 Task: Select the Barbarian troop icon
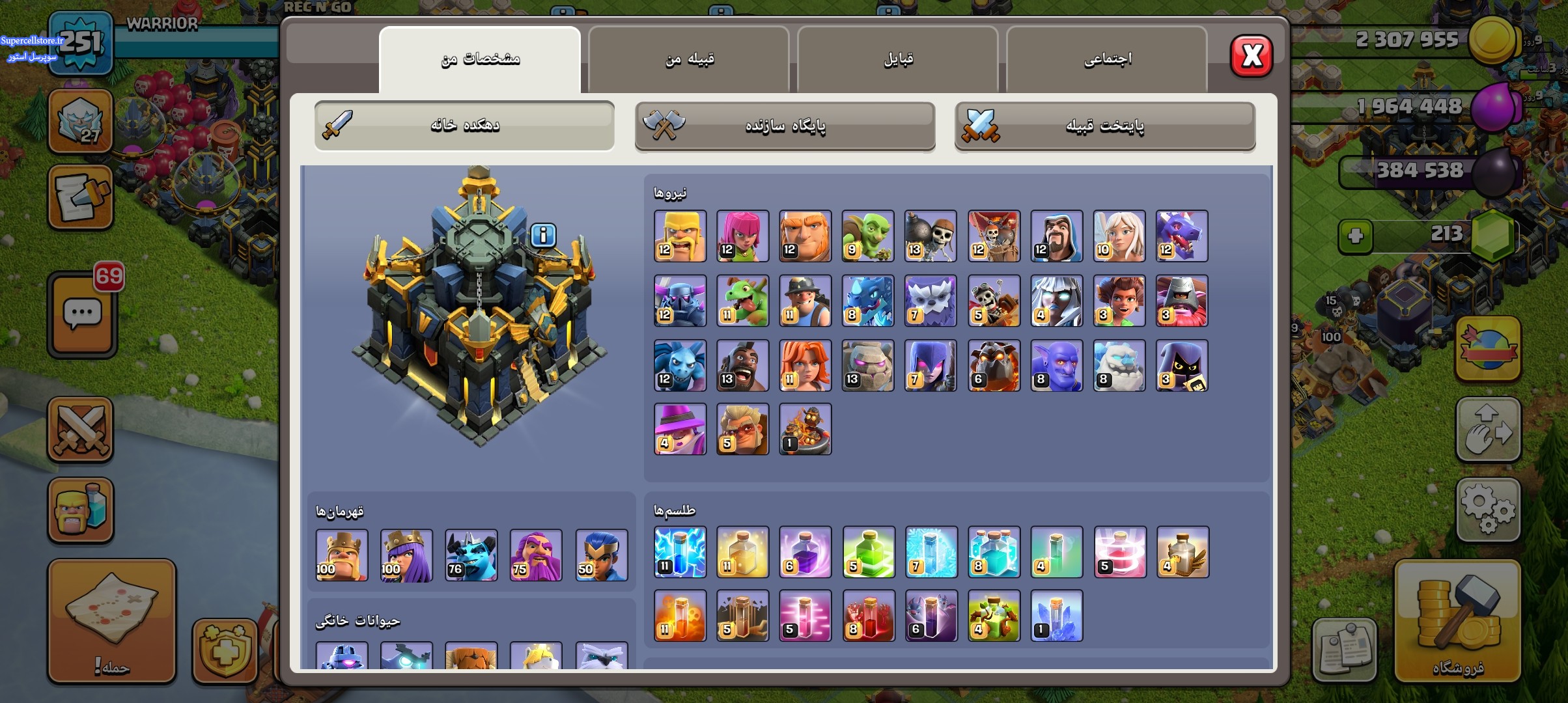pyautogui.click(x=680, y=236)
